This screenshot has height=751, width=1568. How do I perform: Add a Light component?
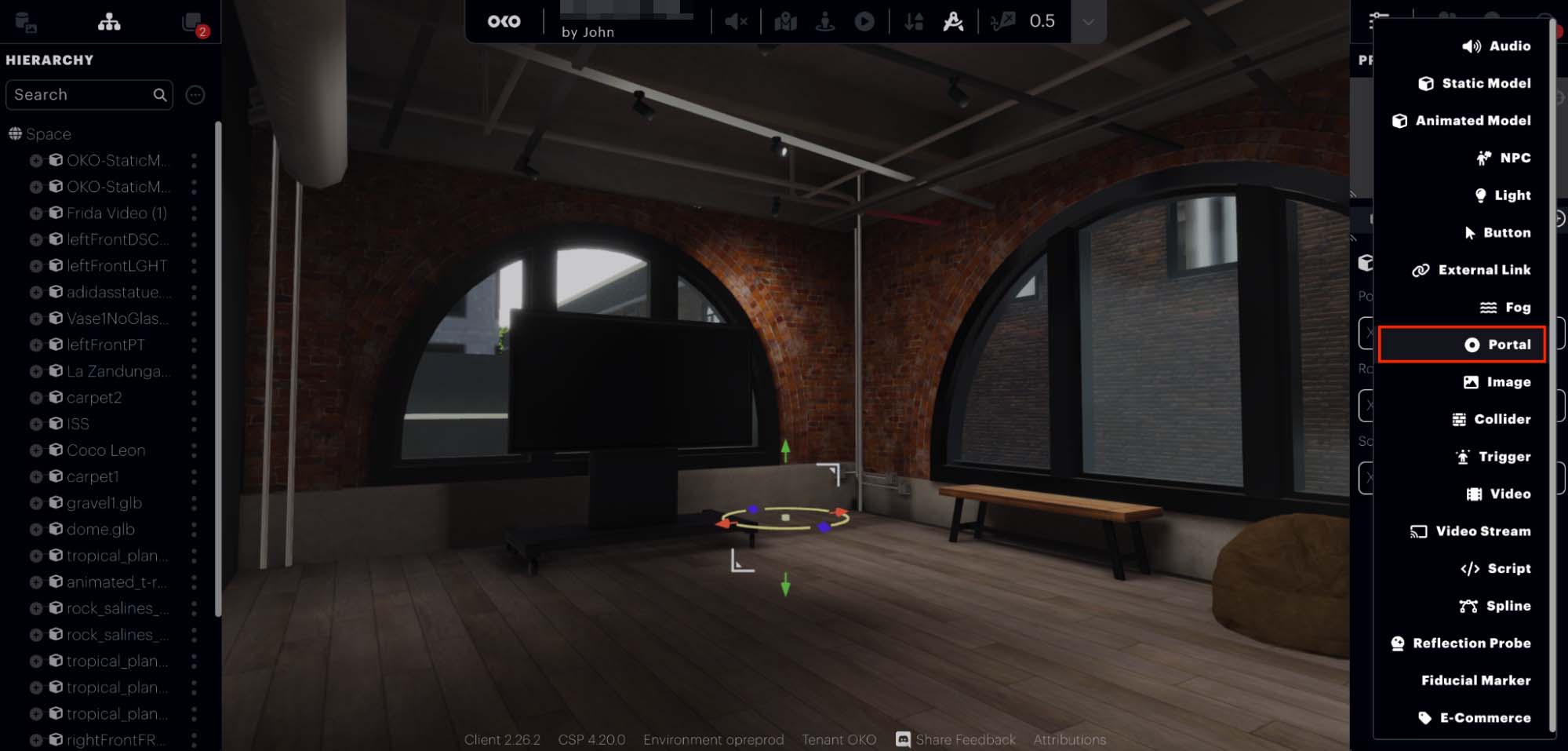pos(1503,195)
